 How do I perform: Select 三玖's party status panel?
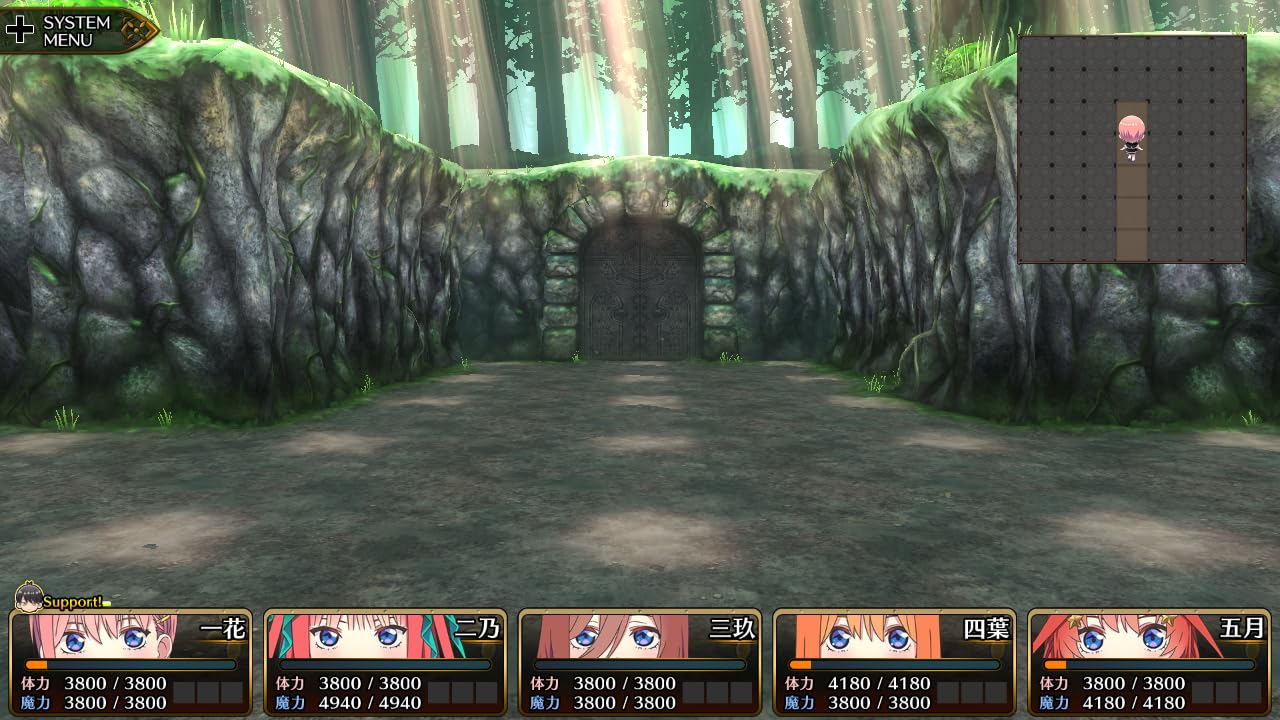click(x=640, y=662)
